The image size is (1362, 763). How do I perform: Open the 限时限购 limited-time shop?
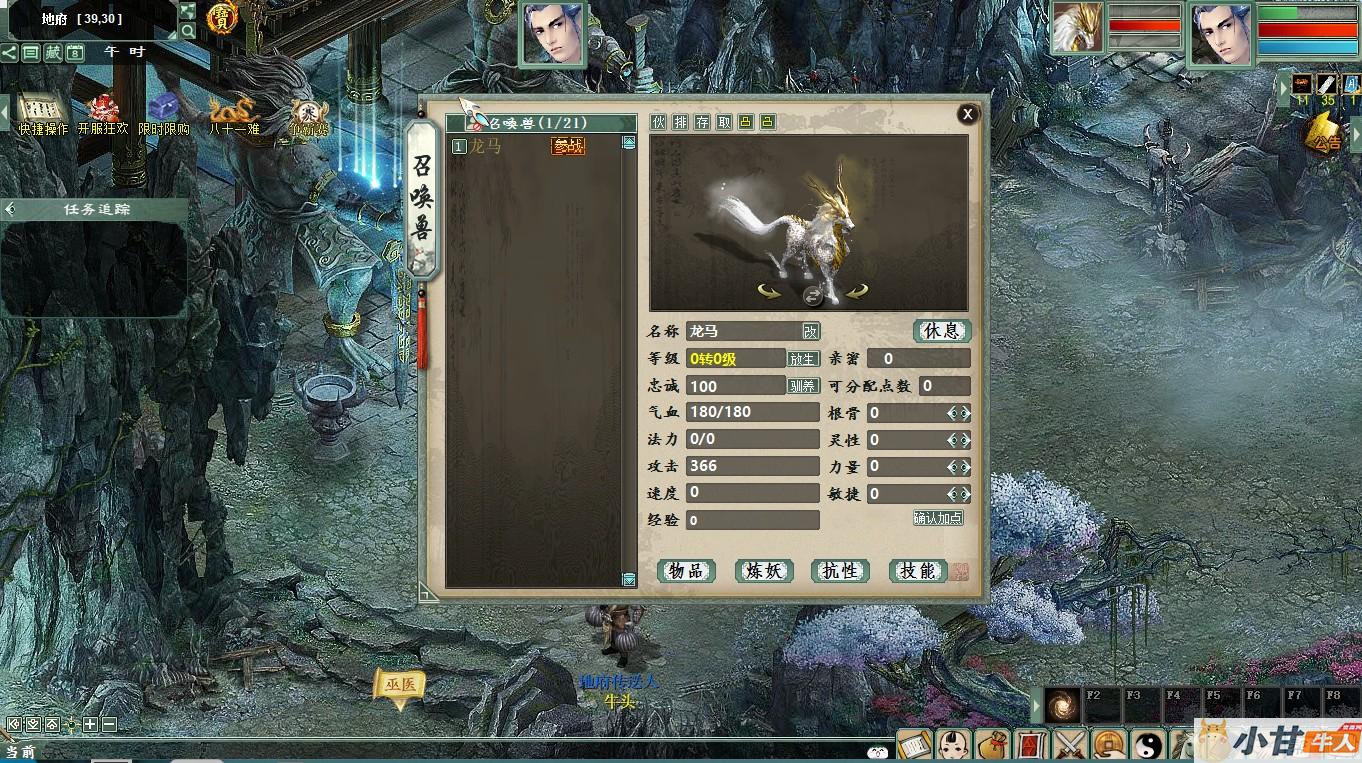click(164, 114)
